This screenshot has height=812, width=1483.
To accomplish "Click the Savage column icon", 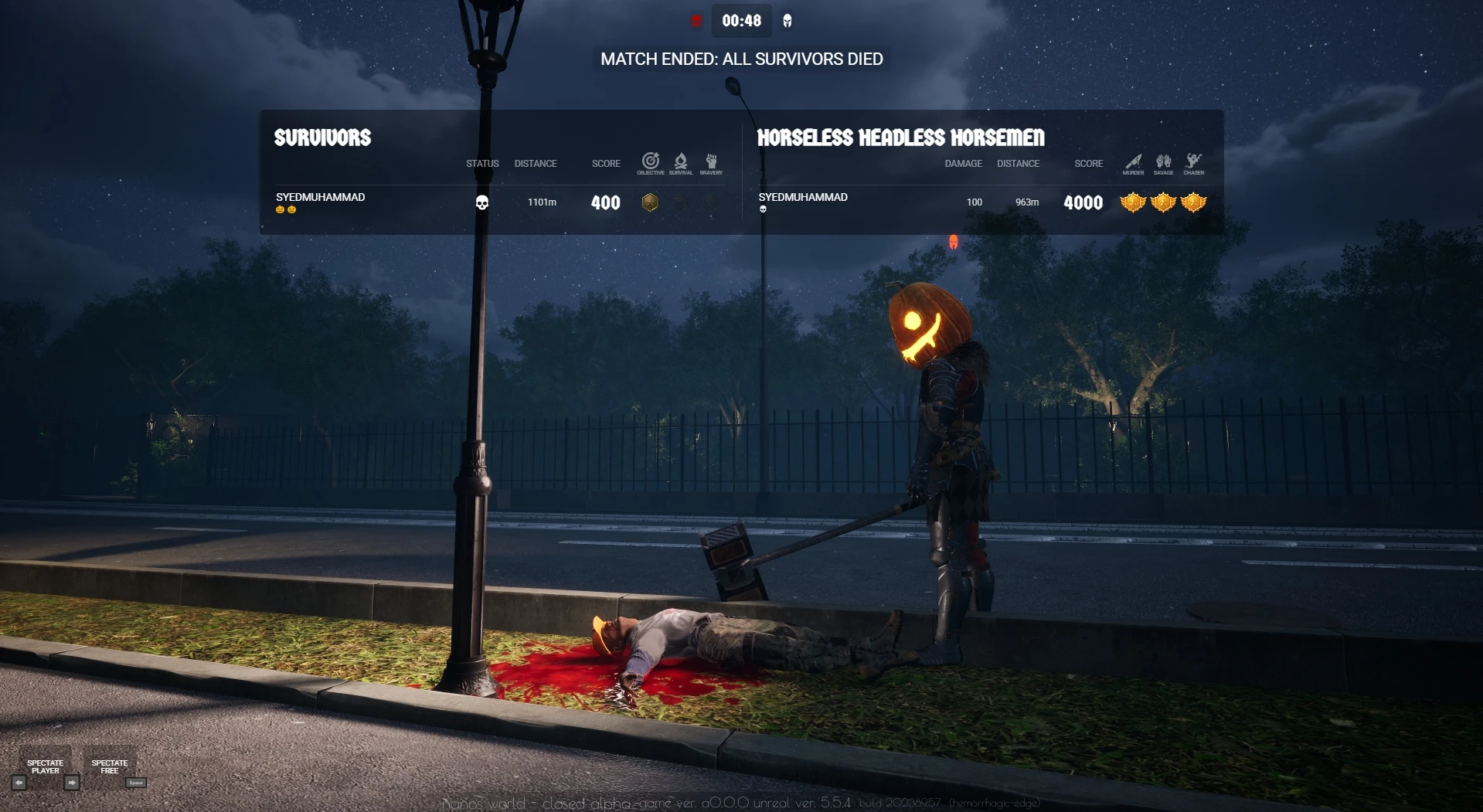I will 1163,162.
